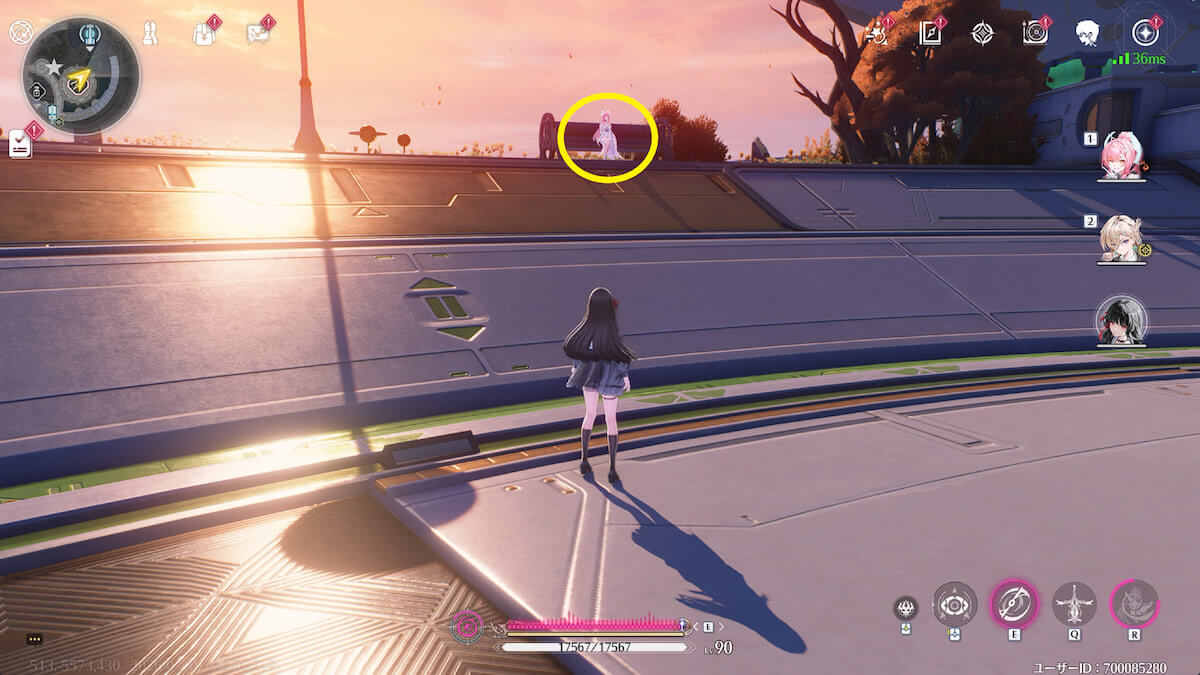Viewport: 1200px width, 675px height.
Task: Open the circular minimap
Action: 80,77
